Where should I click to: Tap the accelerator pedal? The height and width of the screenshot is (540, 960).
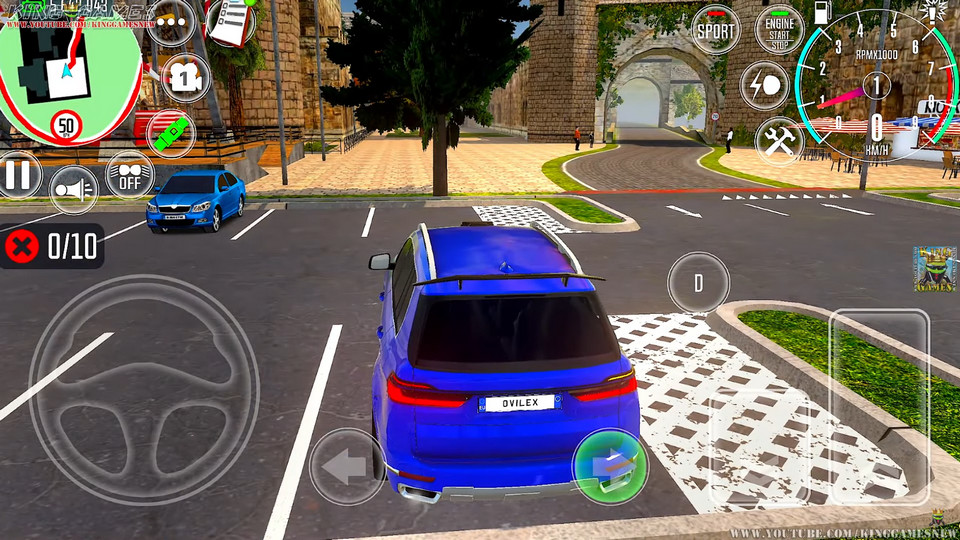coord(880,405)
